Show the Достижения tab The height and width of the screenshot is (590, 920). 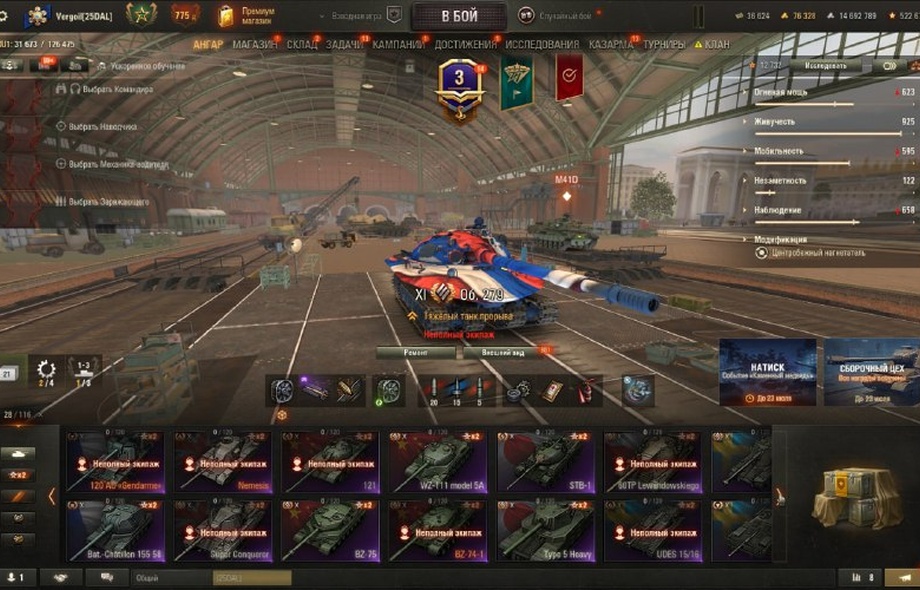point(465,45)
